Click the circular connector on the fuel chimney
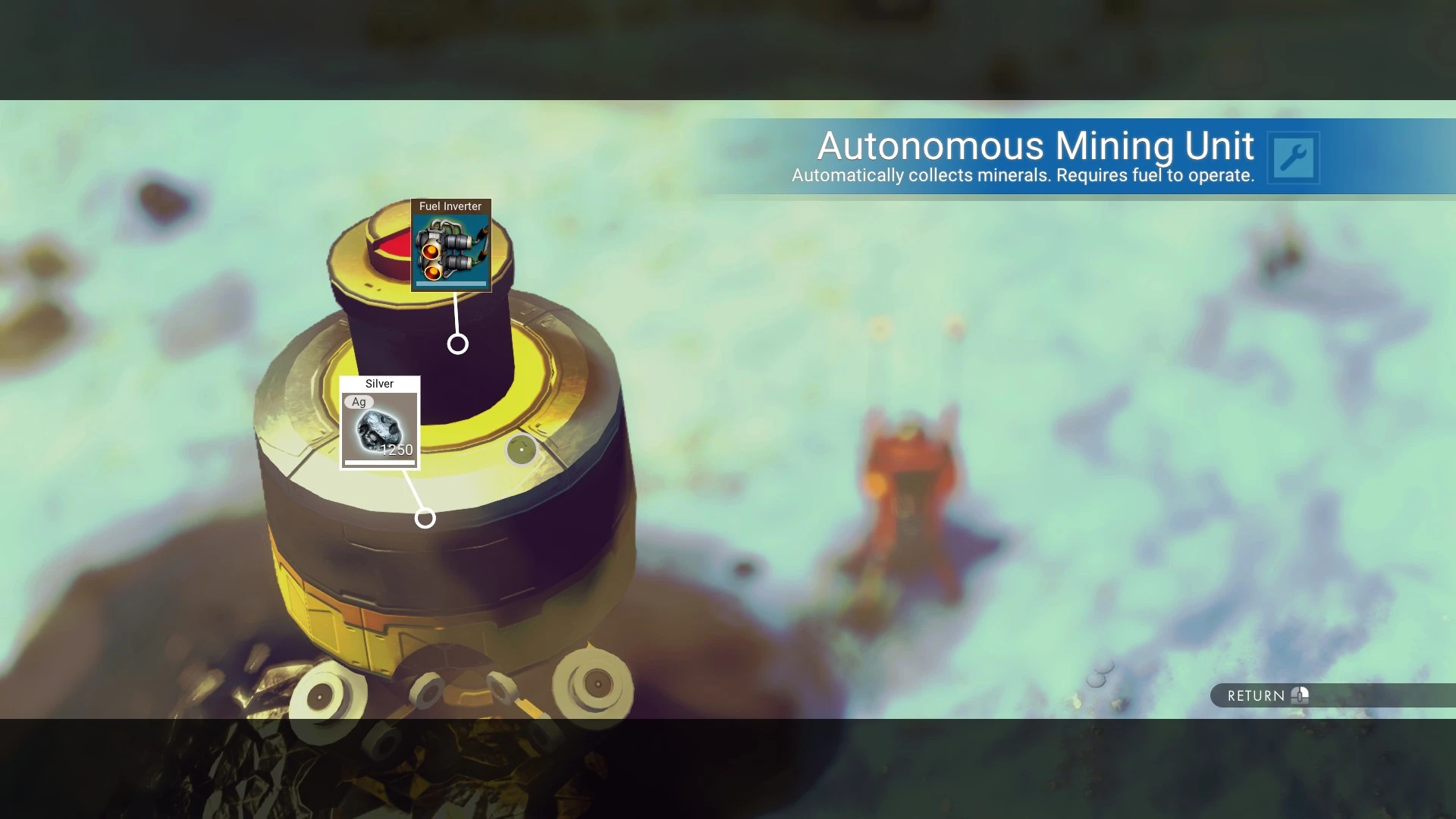 click(457, 344)
